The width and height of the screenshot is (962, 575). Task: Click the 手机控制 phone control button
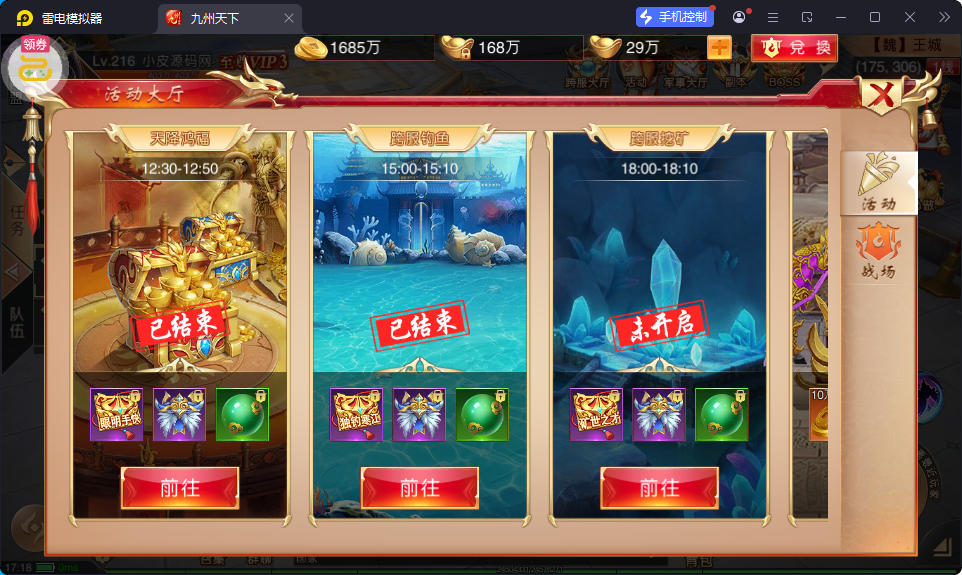(673, 17)
